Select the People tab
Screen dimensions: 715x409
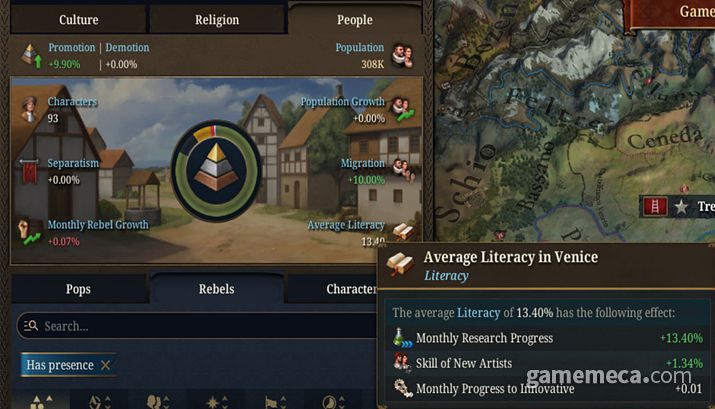[354, 19]
